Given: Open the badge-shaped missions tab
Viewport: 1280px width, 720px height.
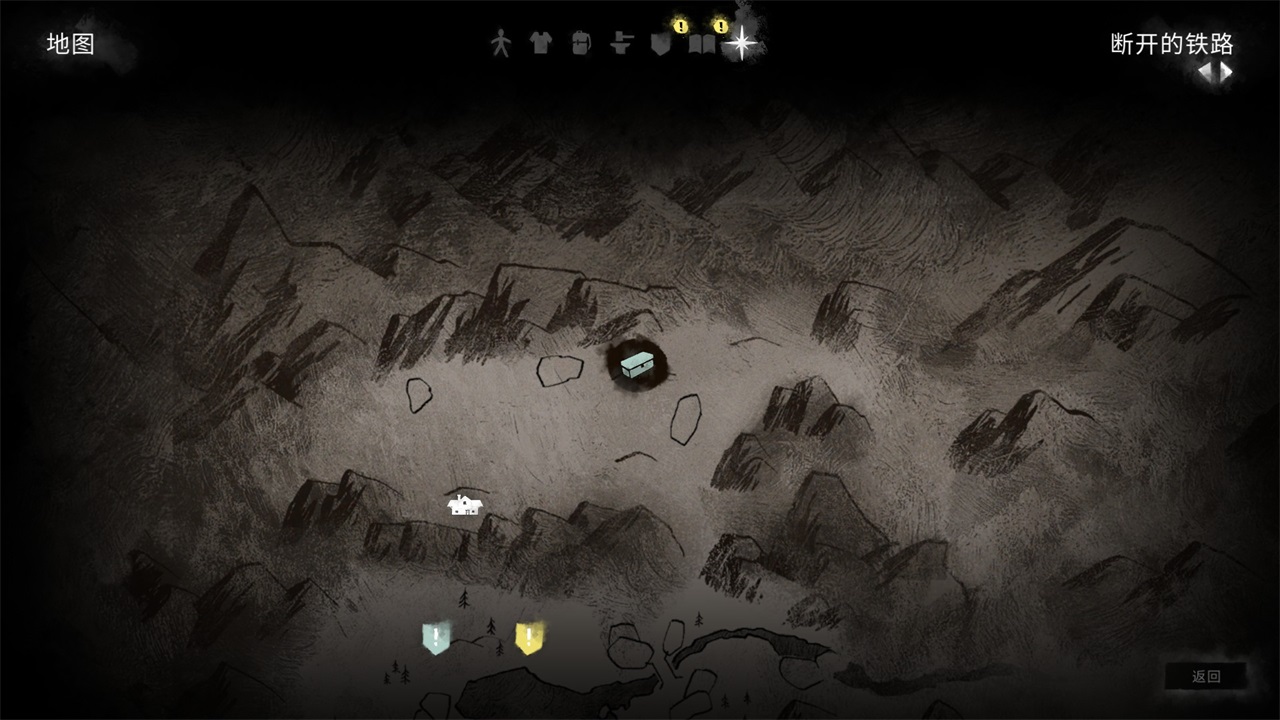Looking at the screenshot, I should pyautogui.click(x=660, y=44).
